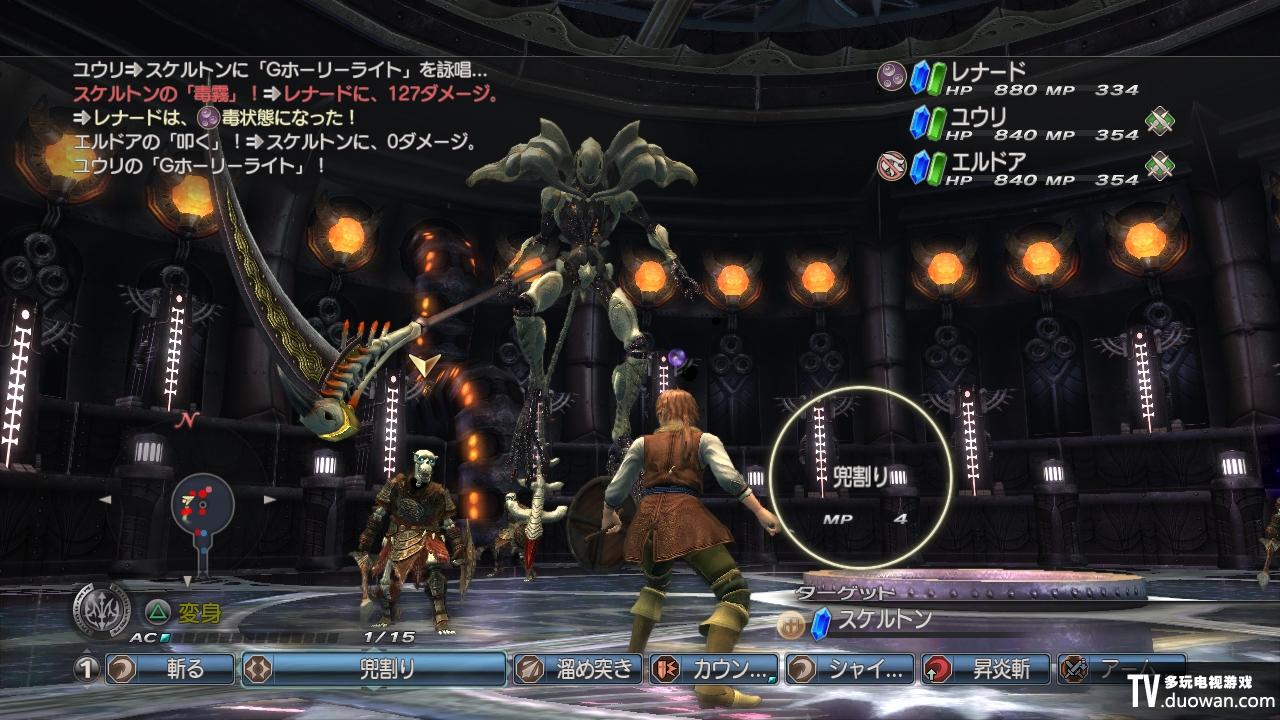Select party member レナード
The image size is (1280, 720).
click(x=988, y=72)
